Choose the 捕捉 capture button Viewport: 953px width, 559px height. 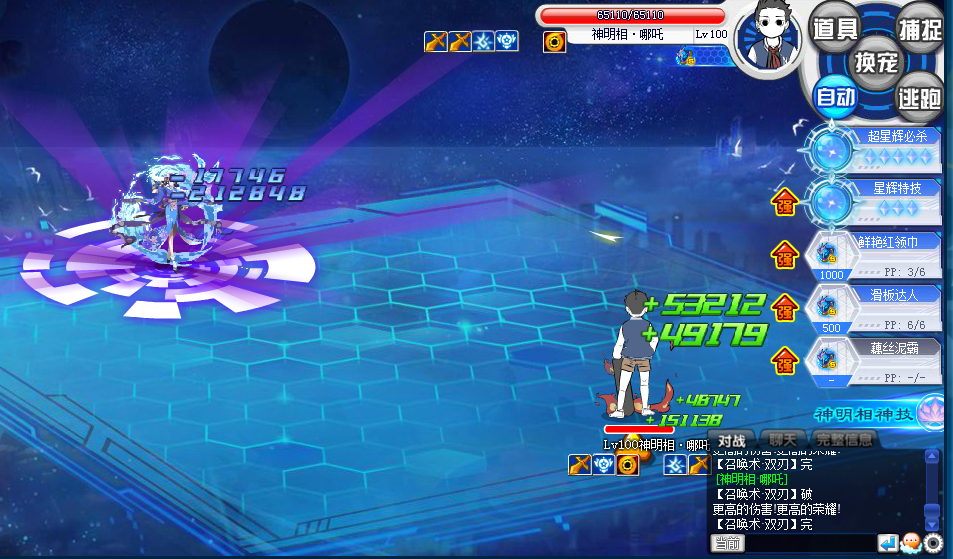919,29
